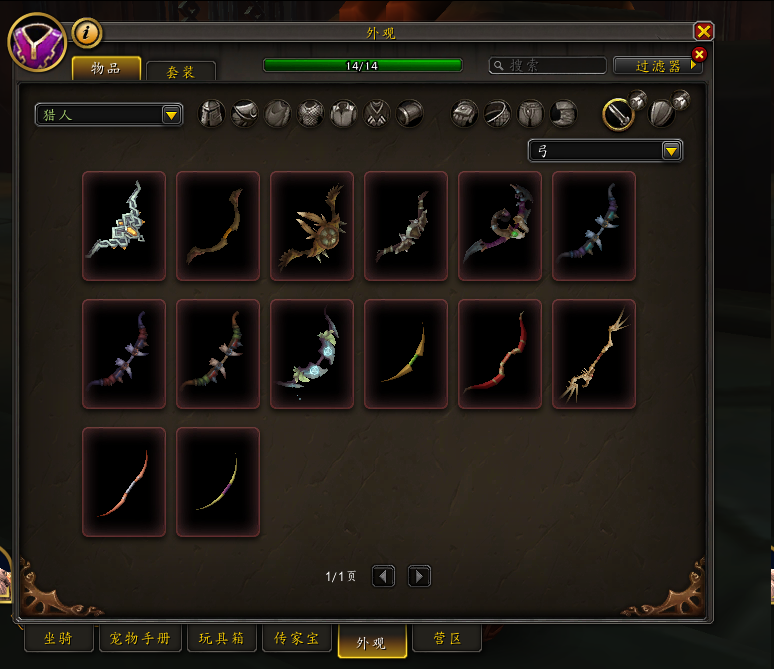Viewport: 774px width, 669px height.
Task: Select the gloves slot icon
Action: point(464,113)
